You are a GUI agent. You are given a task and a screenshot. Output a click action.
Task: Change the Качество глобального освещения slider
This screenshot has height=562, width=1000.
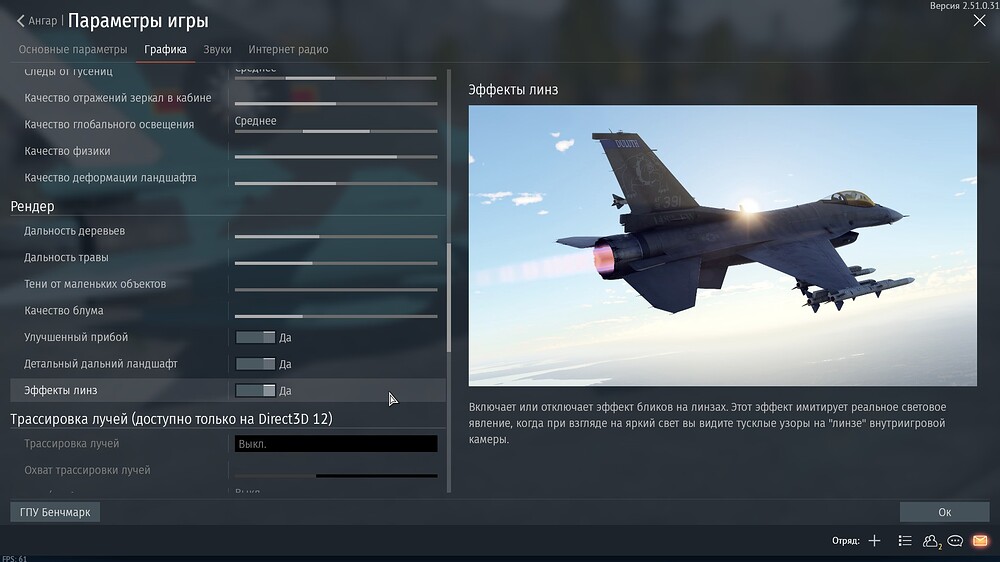pyautogui.click(x=336, y=131)
